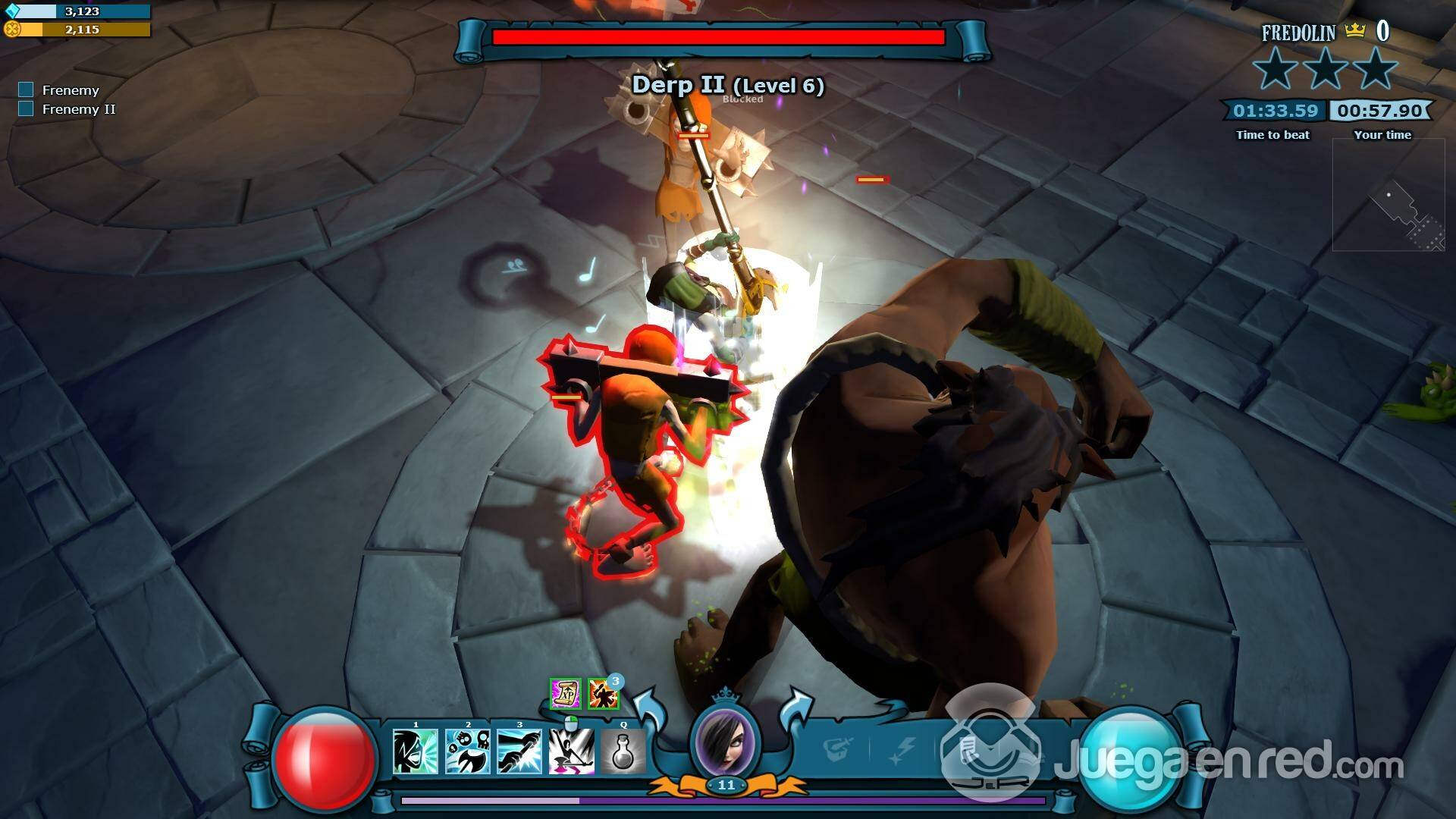Toggle the Frenemy objective checkbox

pyautogui.click(x=26, y=90)
